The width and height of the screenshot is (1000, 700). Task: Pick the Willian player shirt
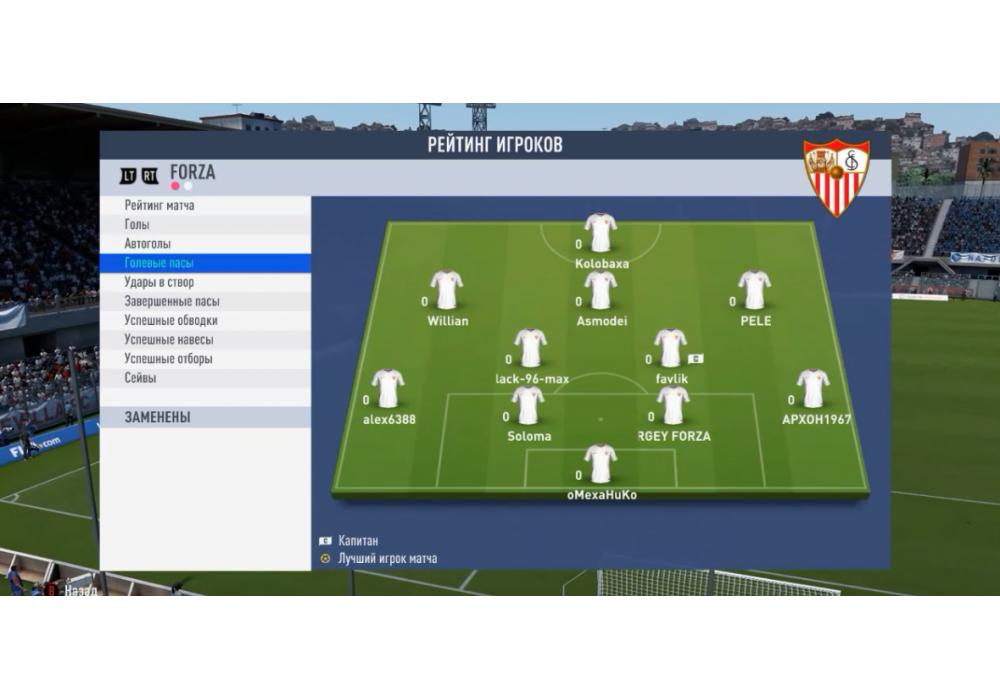click(446, 291)
